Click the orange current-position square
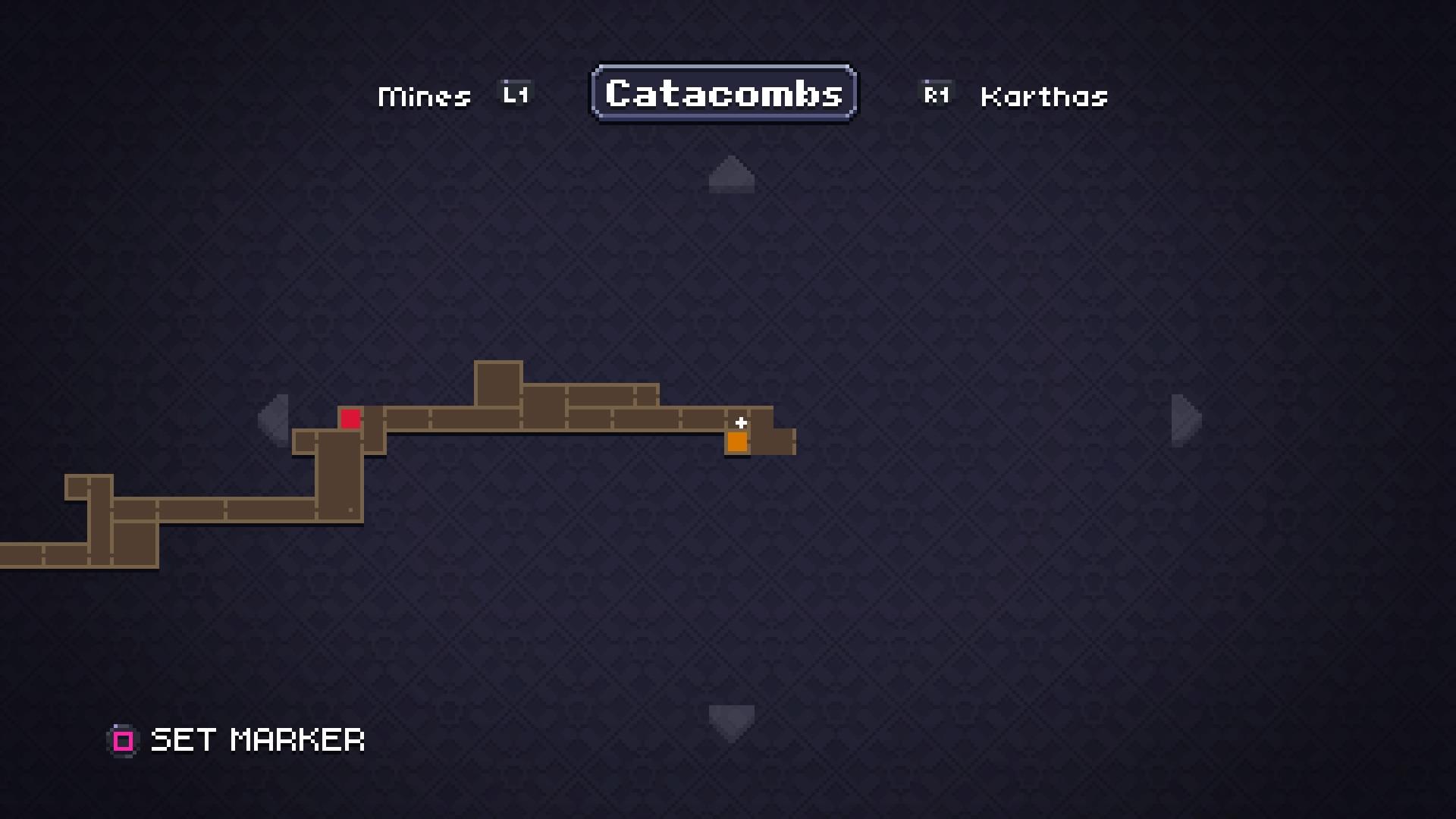The image size is (1456, 819). click(x=736, y=442)
